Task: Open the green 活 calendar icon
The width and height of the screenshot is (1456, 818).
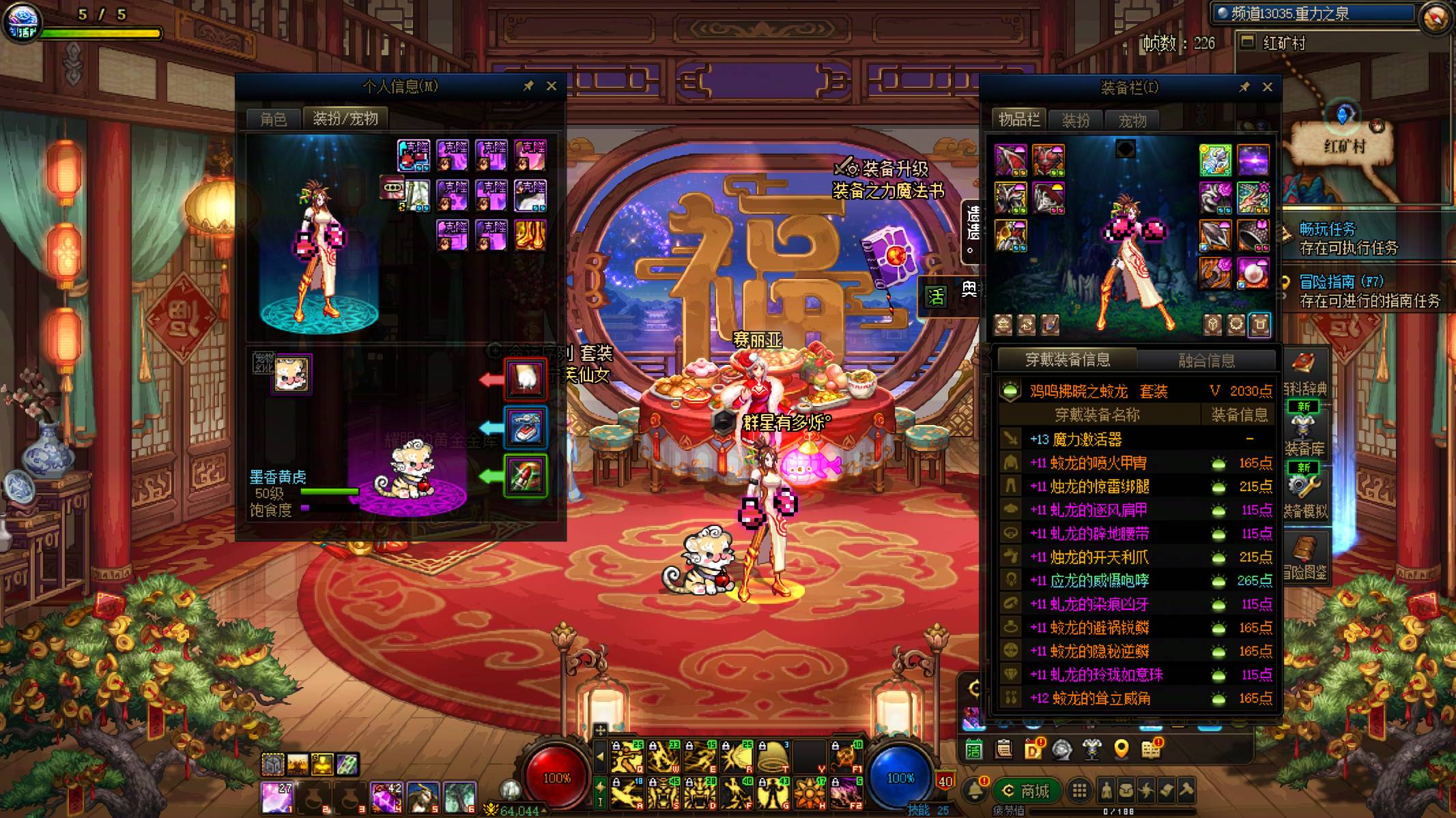Action: [973, 750]
